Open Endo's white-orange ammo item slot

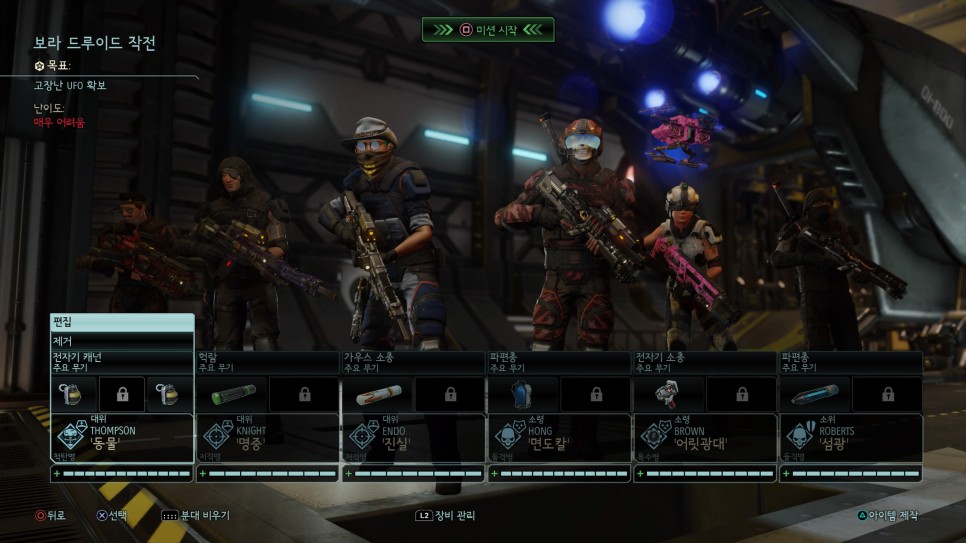378,394
